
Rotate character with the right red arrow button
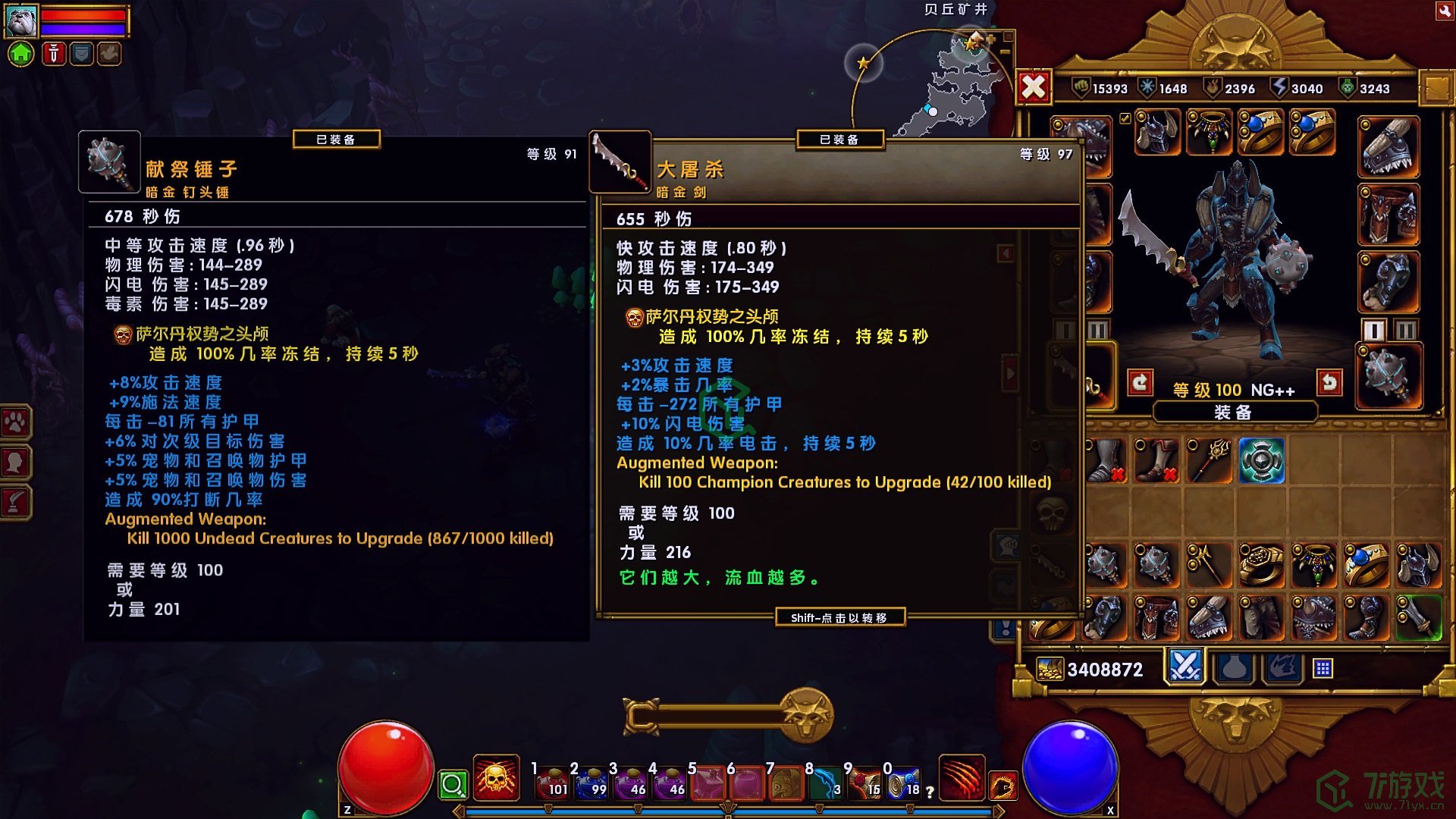[x=1329, y=383]
